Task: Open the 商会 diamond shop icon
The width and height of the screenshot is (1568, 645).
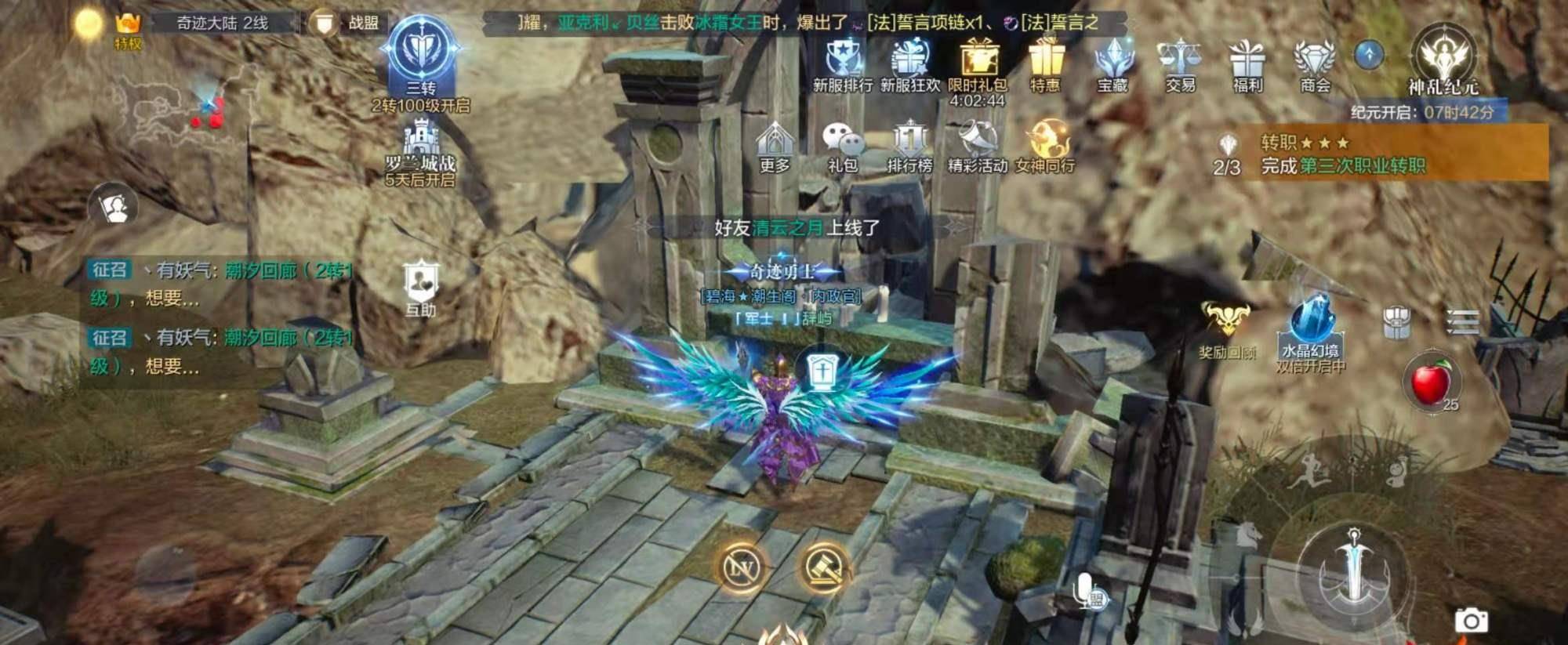Action: (1315, 61)
